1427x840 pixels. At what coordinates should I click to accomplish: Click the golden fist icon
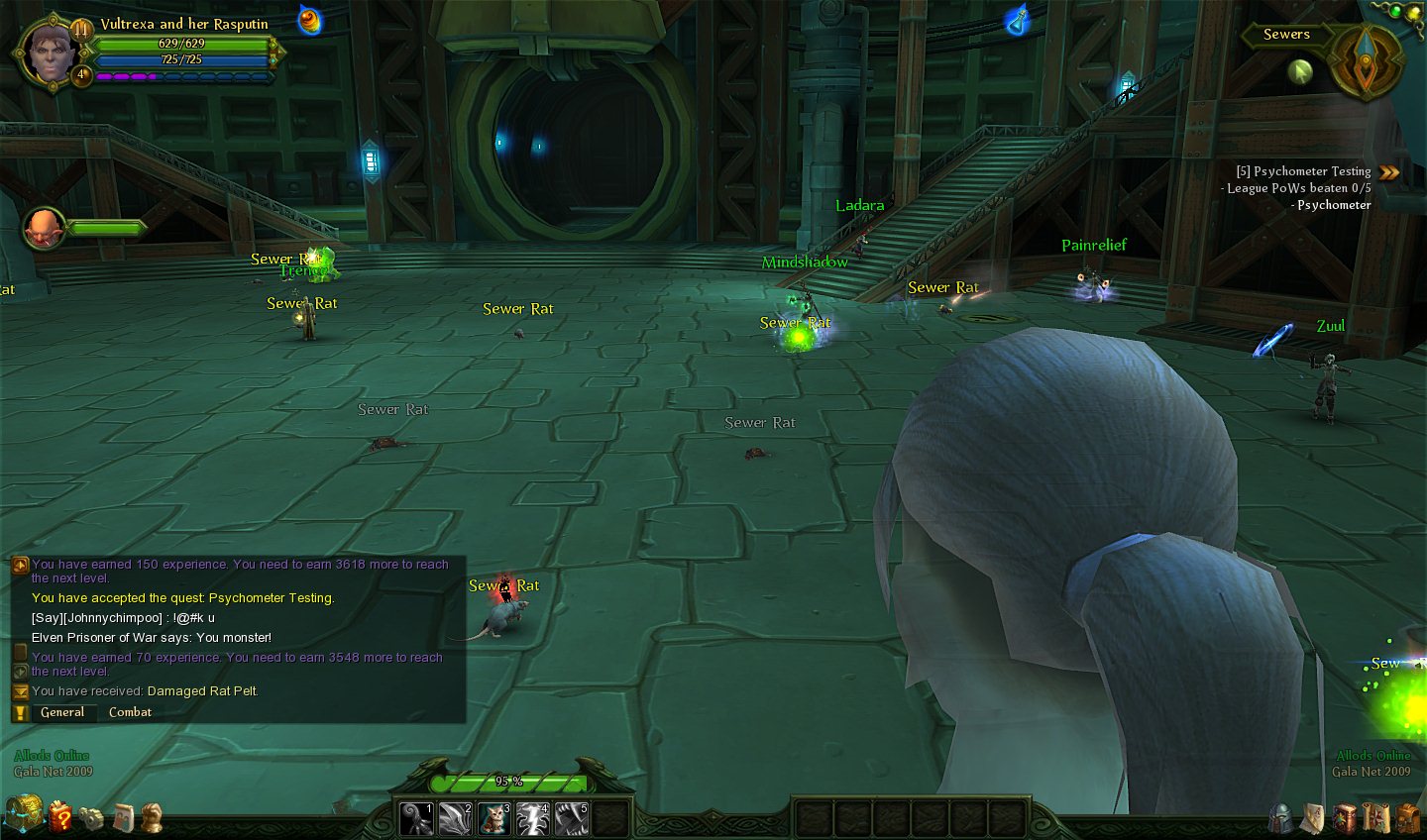tap(151, 817)
